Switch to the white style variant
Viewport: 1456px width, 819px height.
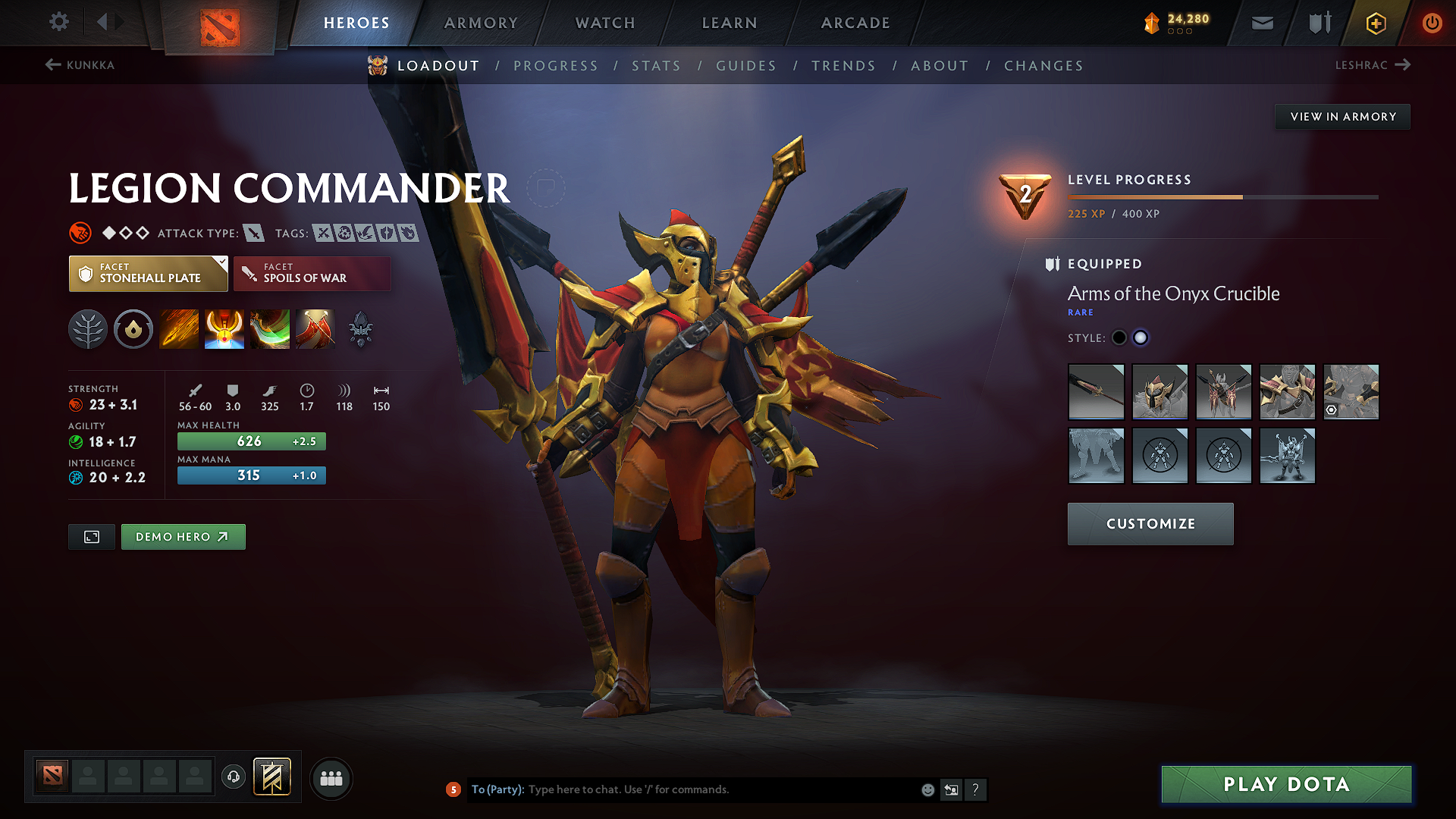pyautogui.click(x=1141, y=337)
